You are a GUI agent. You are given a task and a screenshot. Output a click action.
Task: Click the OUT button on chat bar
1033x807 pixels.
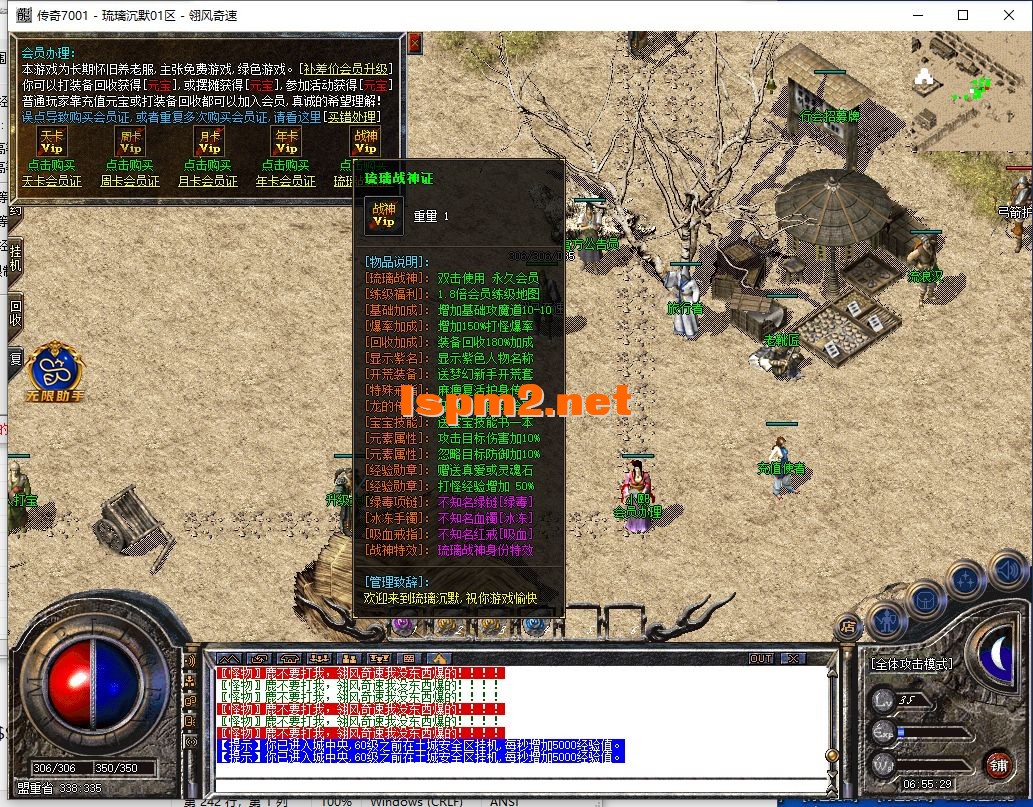(761, 658)
